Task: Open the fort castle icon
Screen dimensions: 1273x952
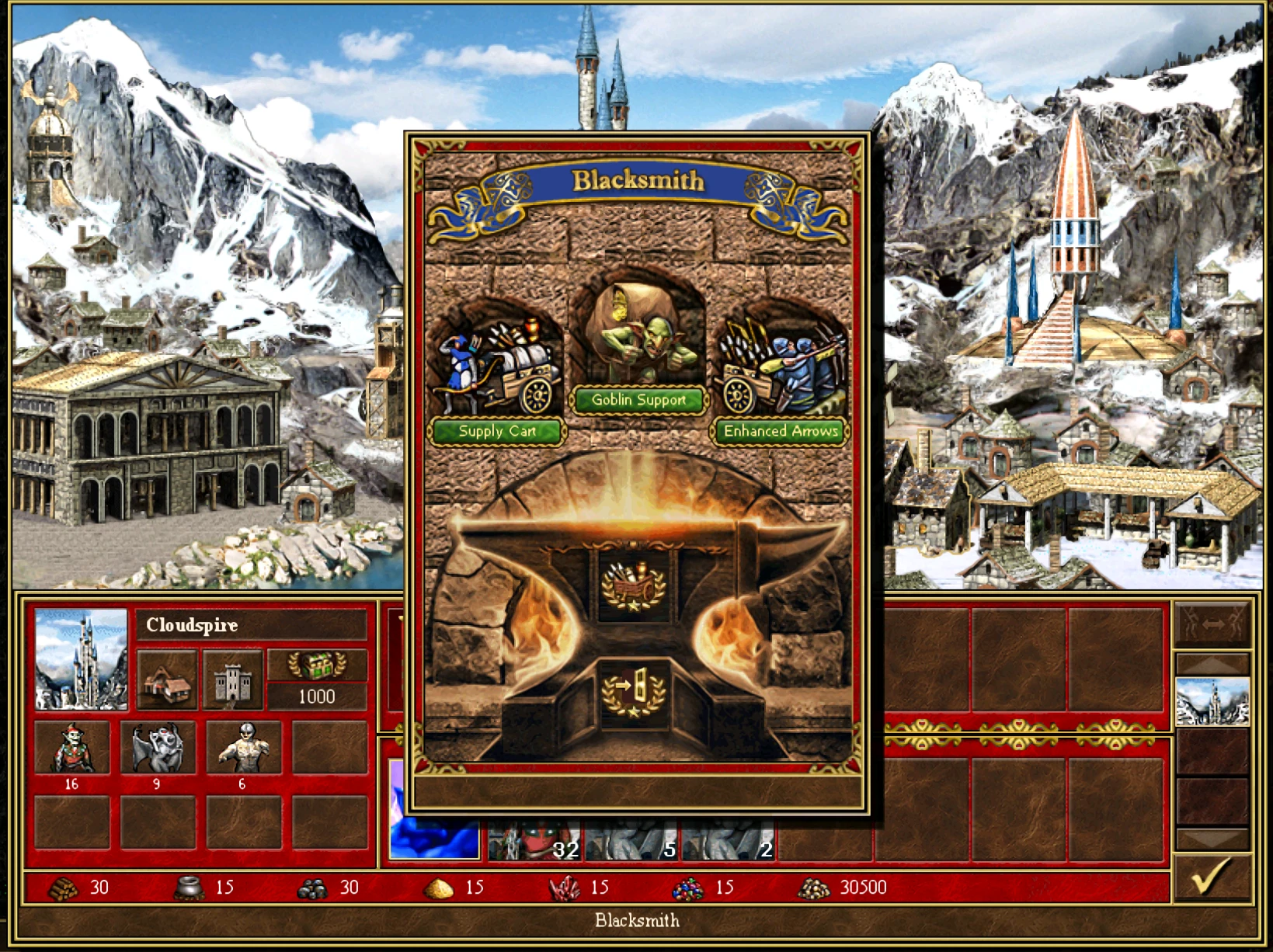Action: click(x=232, y=681)
